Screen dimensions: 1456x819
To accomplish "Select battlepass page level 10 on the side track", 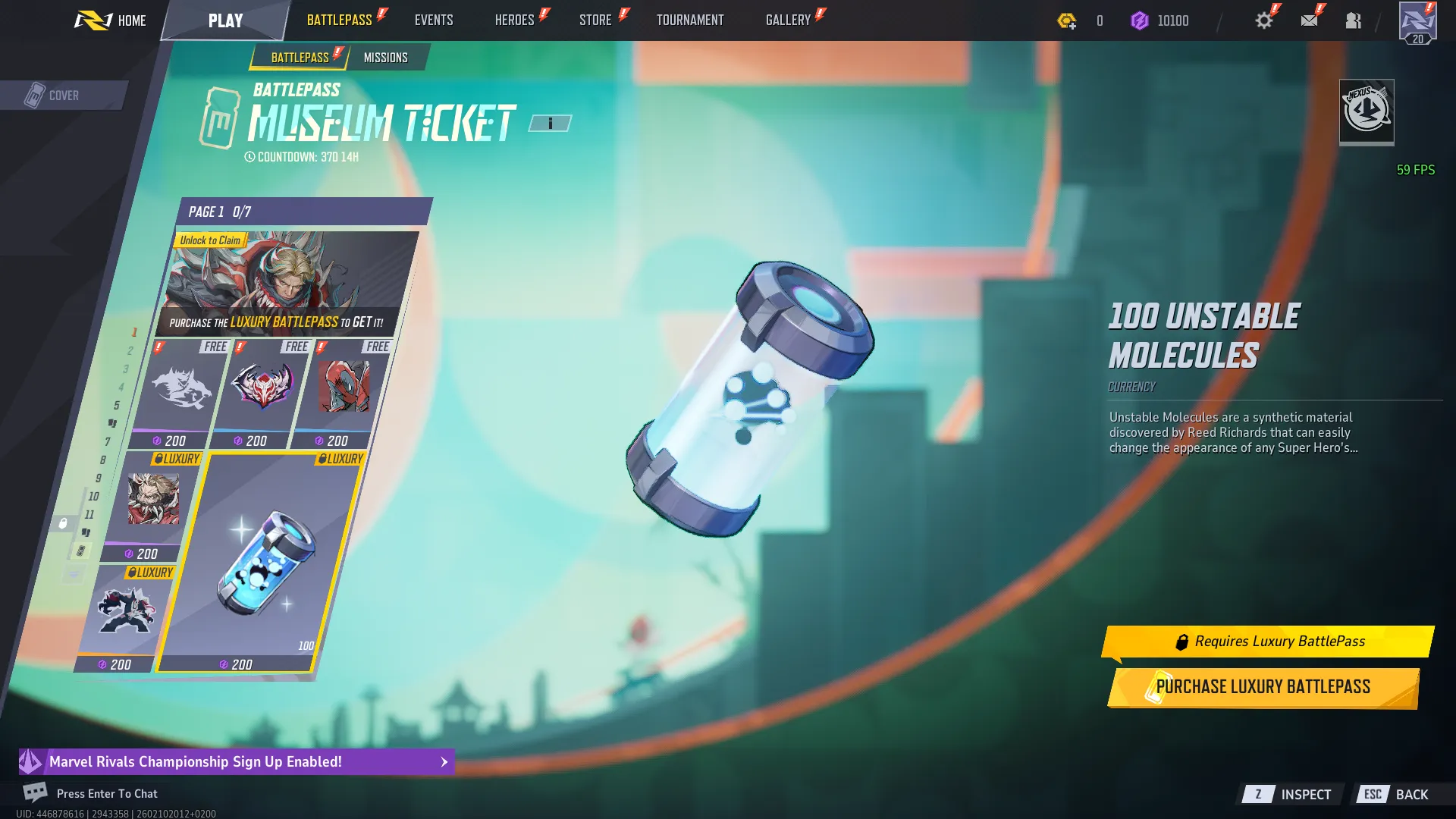I will tap(93, 497).
